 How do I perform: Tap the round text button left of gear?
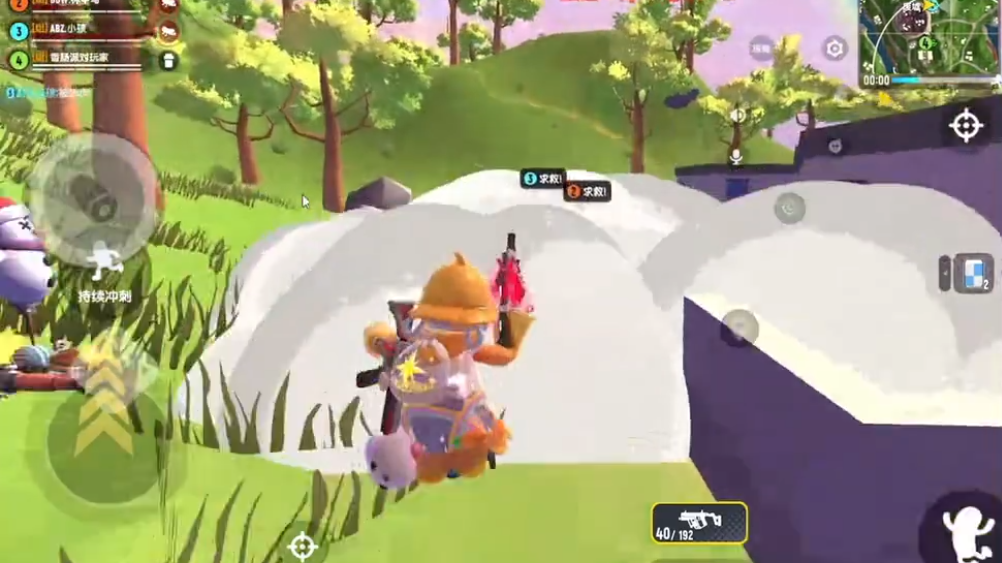(762, 48)
